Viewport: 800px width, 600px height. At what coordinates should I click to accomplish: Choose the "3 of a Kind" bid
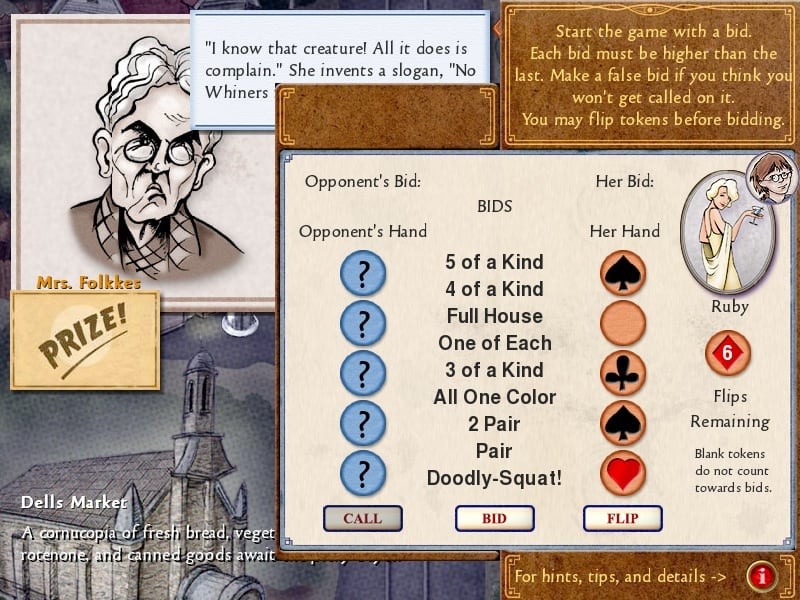click(x=494, y=370)
